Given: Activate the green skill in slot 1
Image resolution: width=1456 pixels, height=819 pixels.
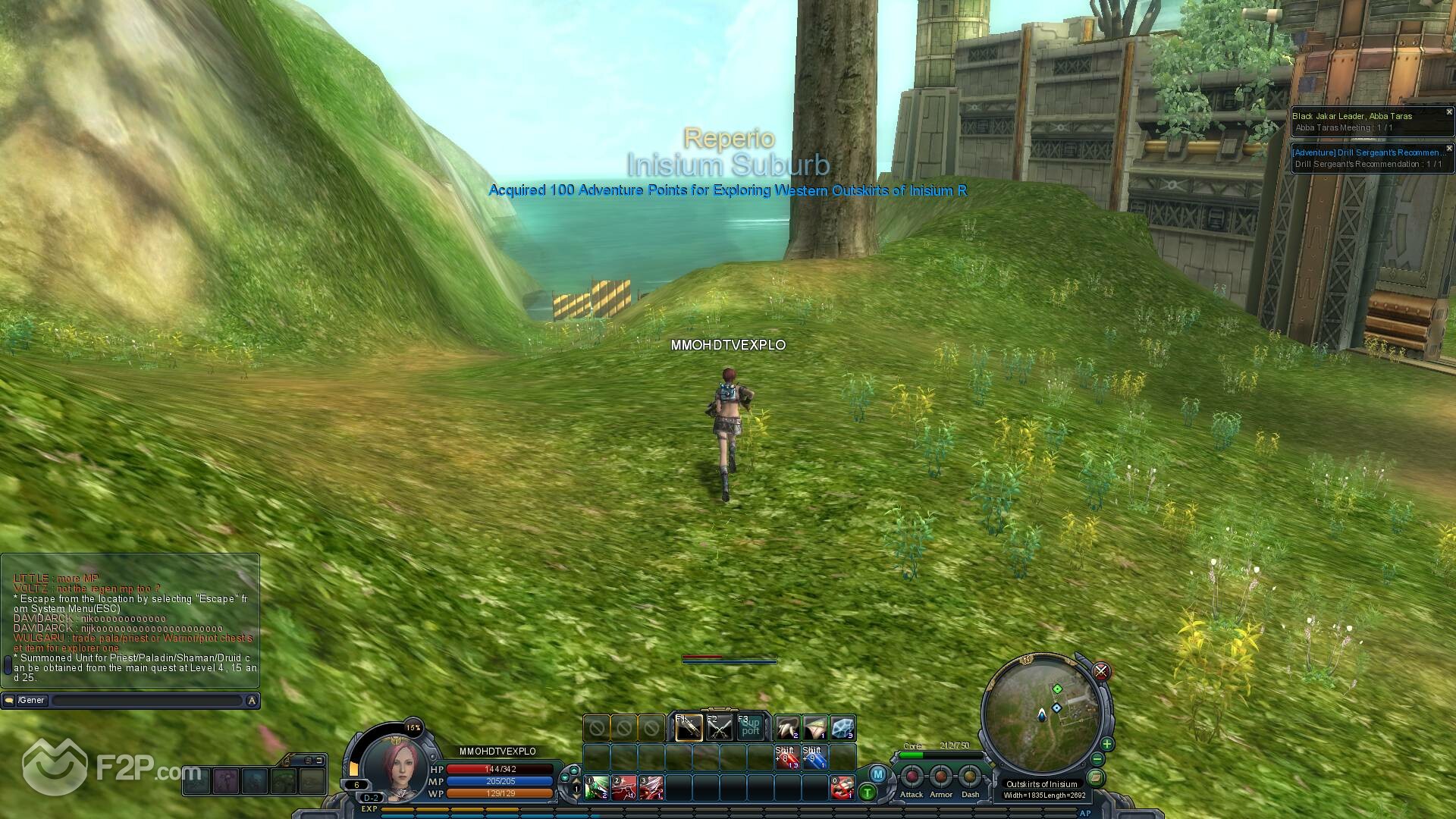Looking at the screenshot, I should coord(596,788).
